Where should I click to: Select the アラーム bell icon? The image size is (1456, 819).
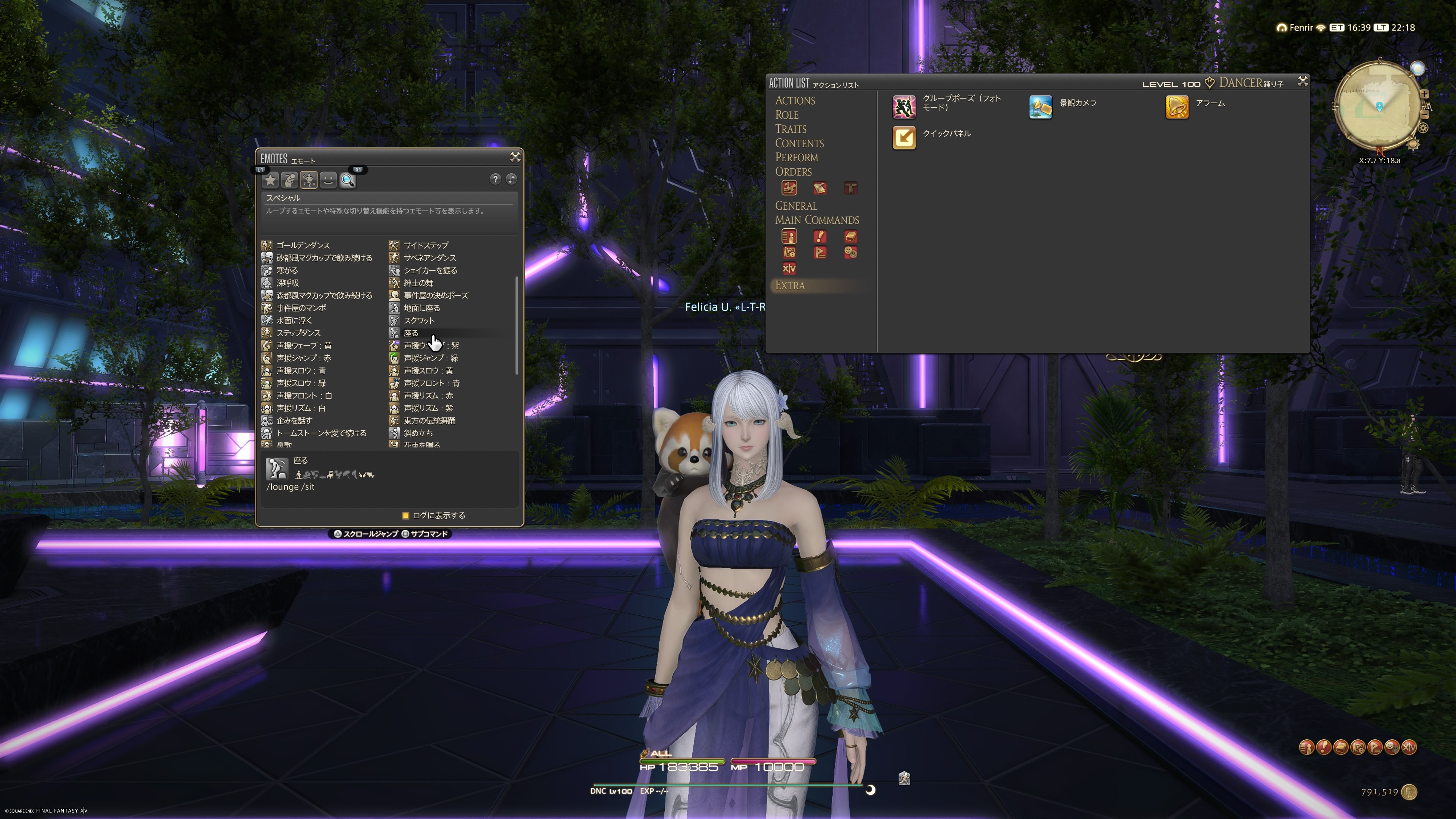pos(1177,107)
